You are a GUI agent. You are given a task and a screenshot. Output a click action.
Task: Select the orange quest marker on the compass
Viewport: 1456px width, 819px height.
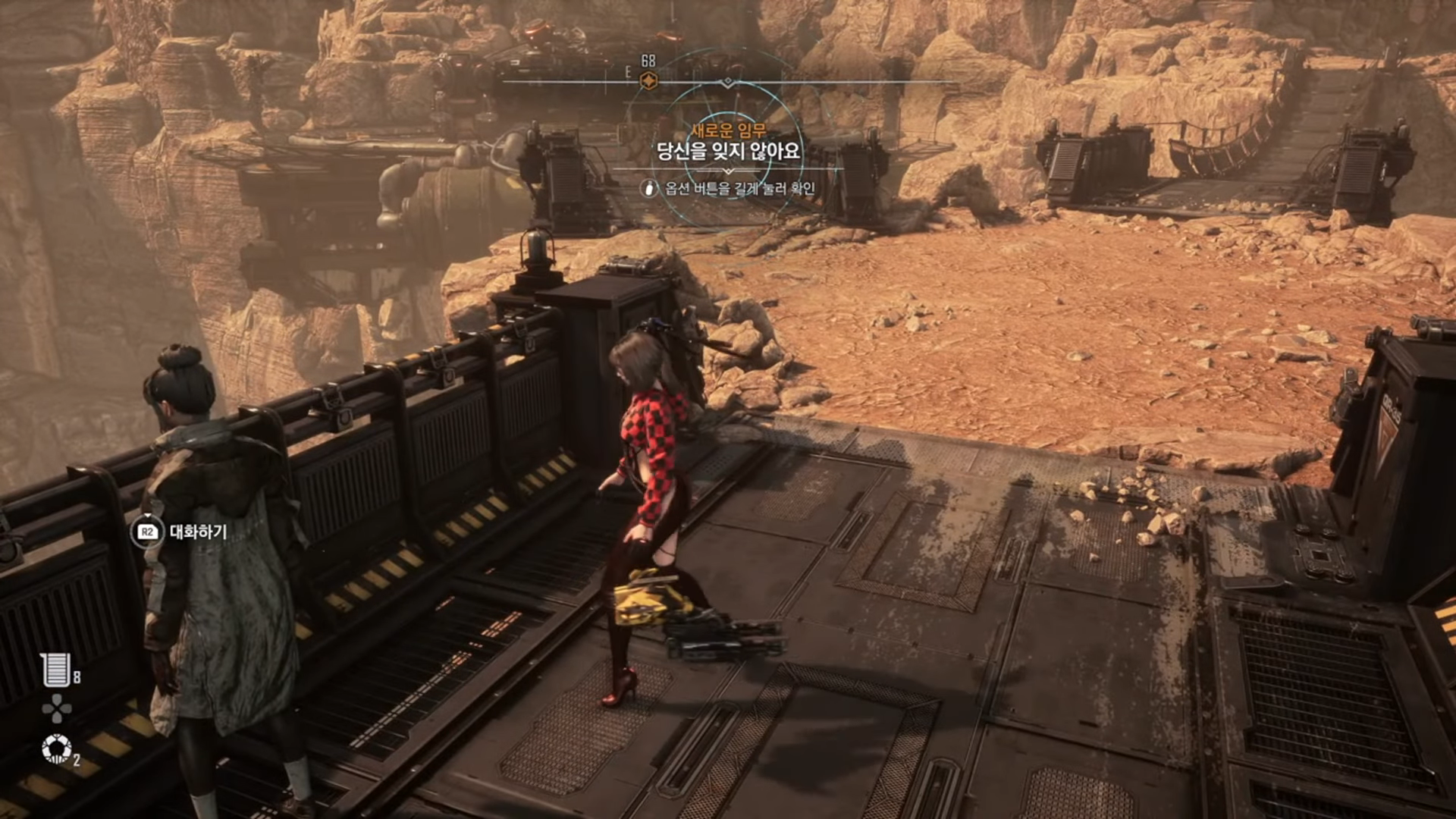pyautogui.click(x=648, y=80)
